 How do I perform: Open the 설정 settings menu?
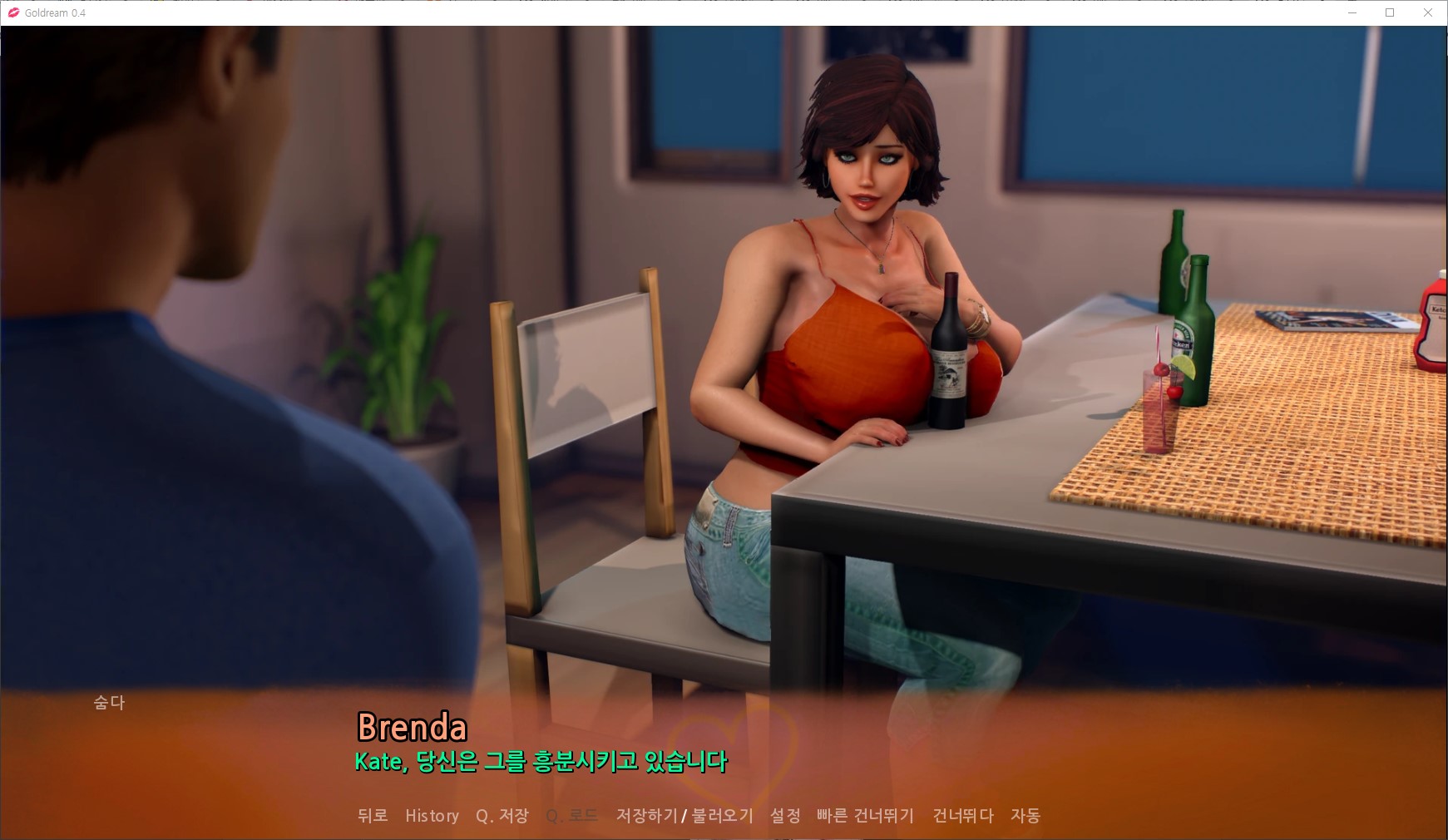pyautogui.click(x=785, y=816)
